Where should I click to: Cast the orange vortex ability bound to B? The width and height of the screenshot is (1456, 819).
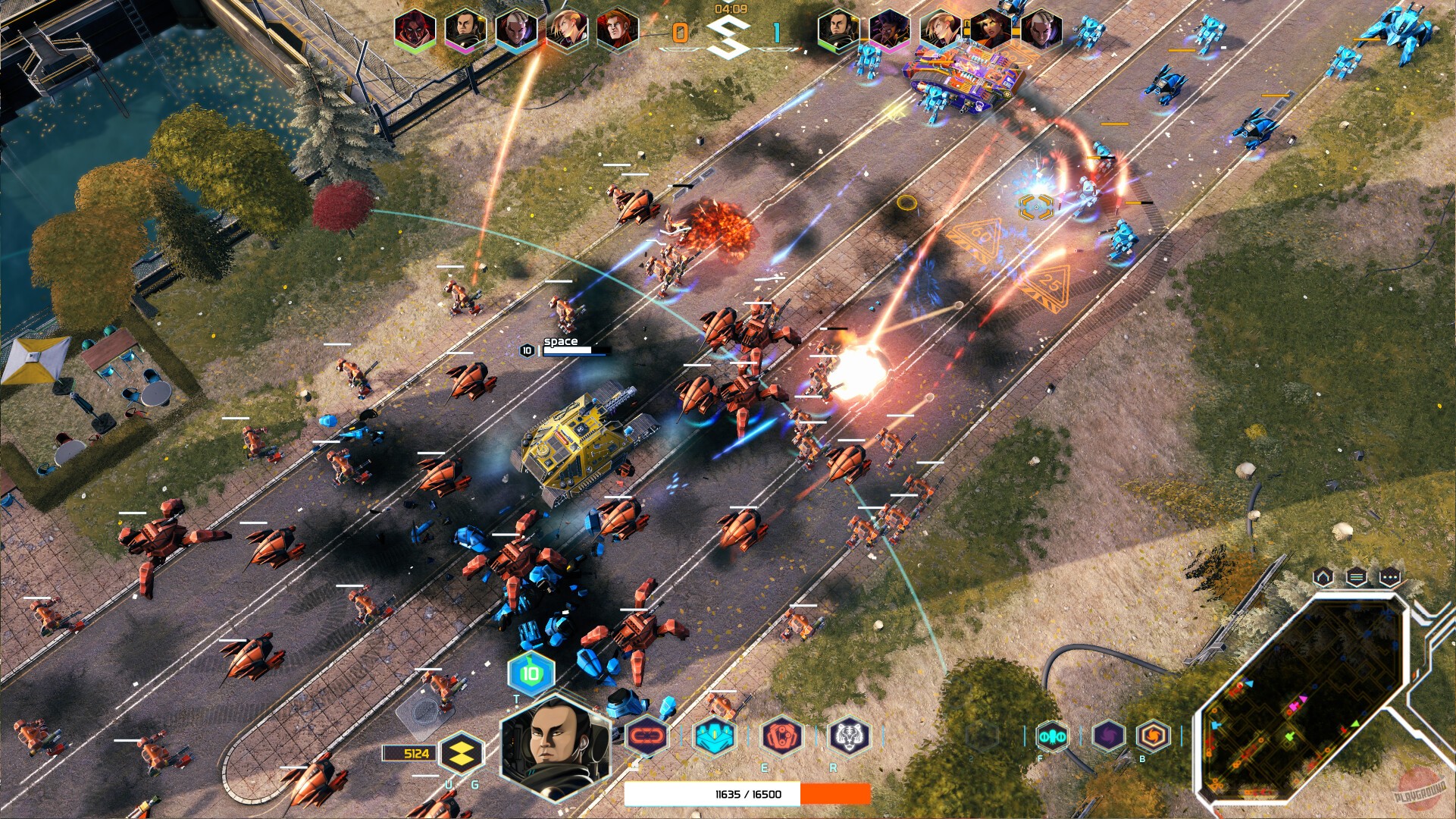coord(1154,736)
